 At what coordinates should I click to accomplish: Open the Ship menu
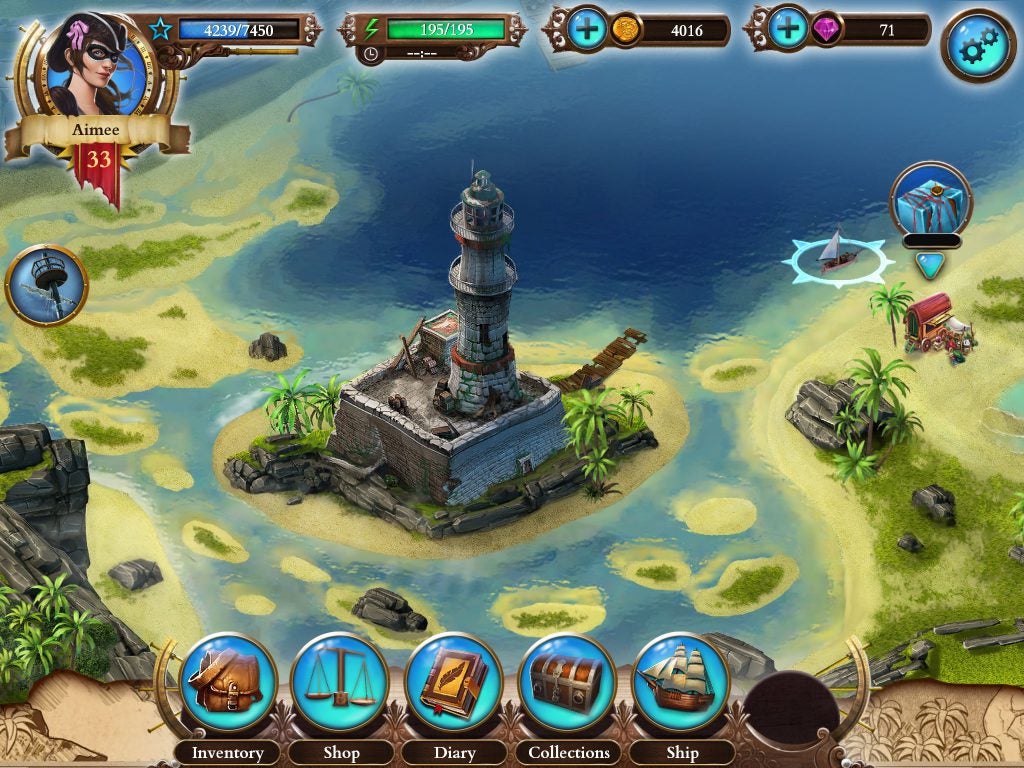tap(682, 682)
